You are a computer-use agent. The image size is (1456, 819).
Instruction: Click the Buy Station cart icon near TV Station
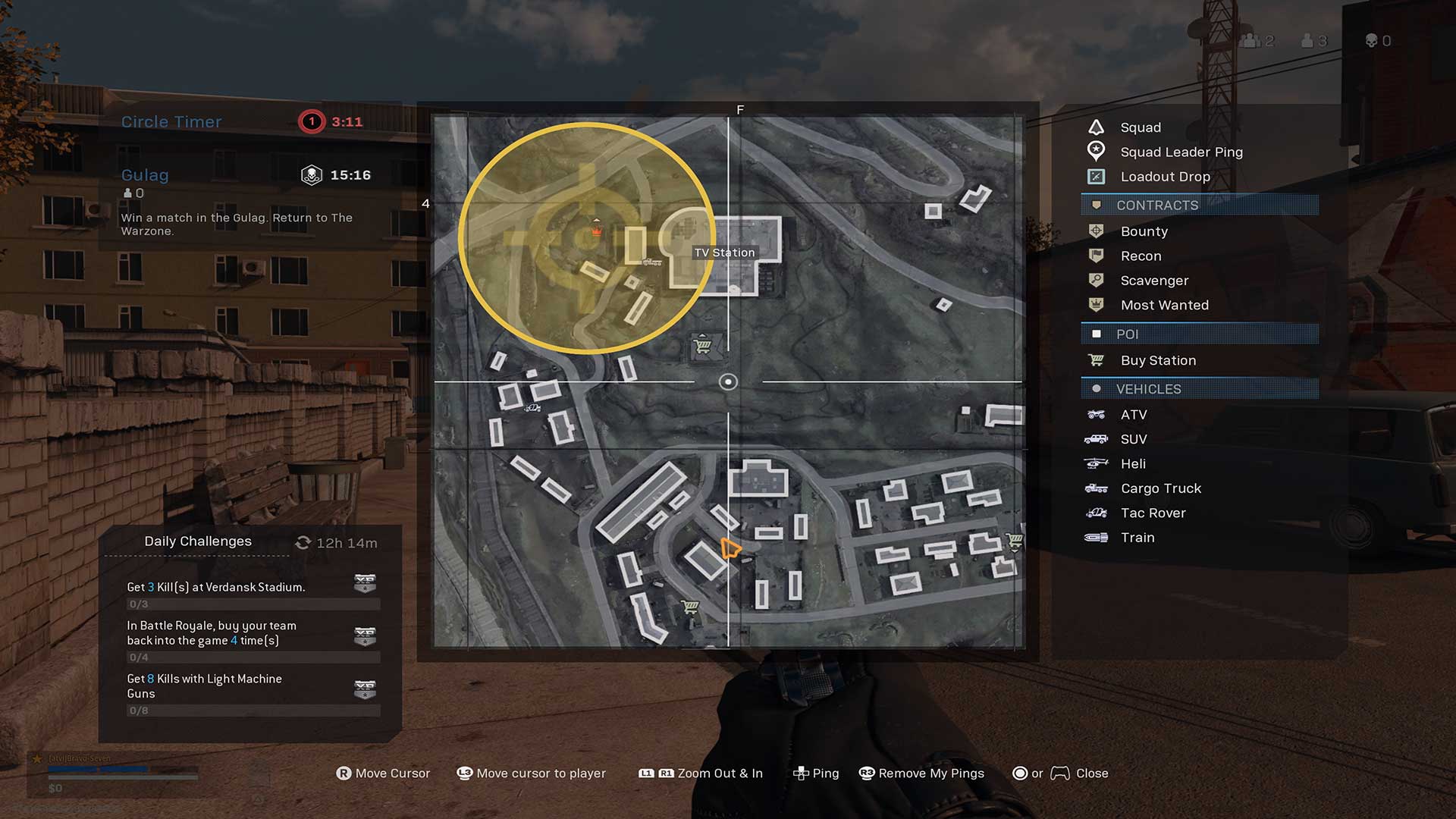click(704, 345)
